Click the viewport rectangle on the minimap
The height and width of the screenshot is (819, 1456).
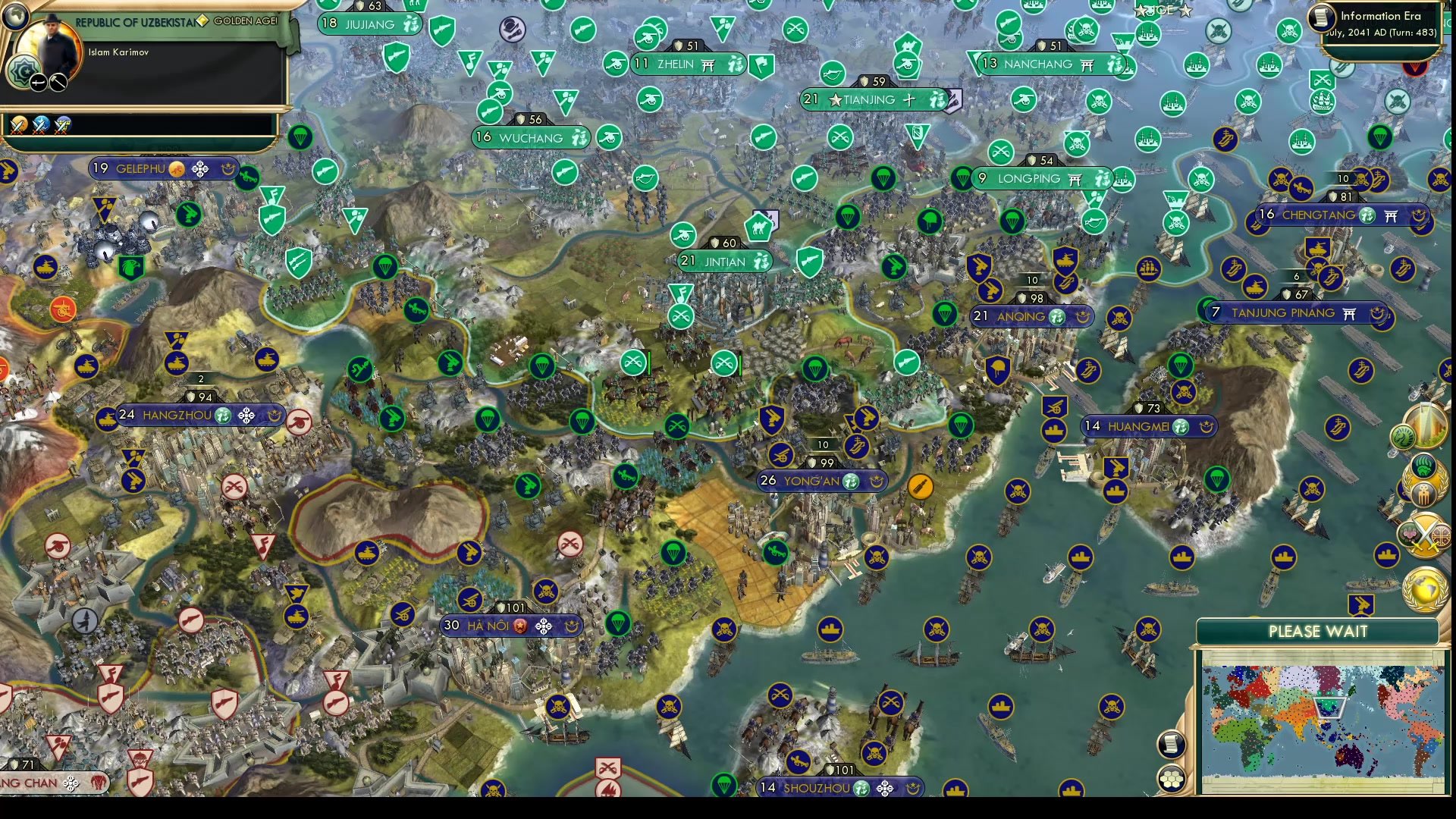point(1329,707)
